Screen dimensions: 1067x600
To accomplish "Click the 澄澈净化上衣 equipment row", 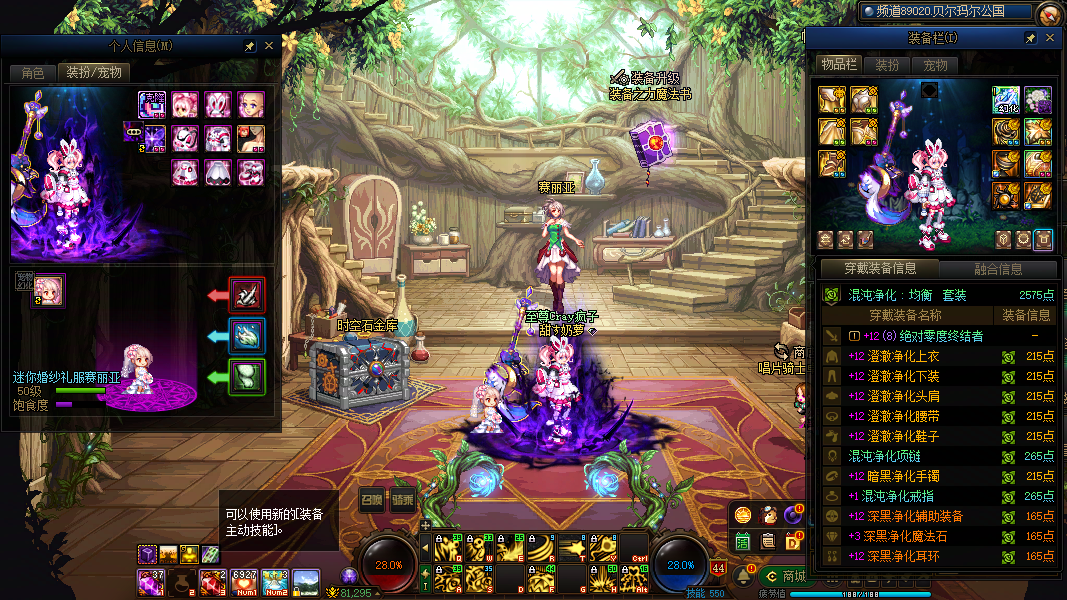I will pyautogui.click(x=894, y=356).
